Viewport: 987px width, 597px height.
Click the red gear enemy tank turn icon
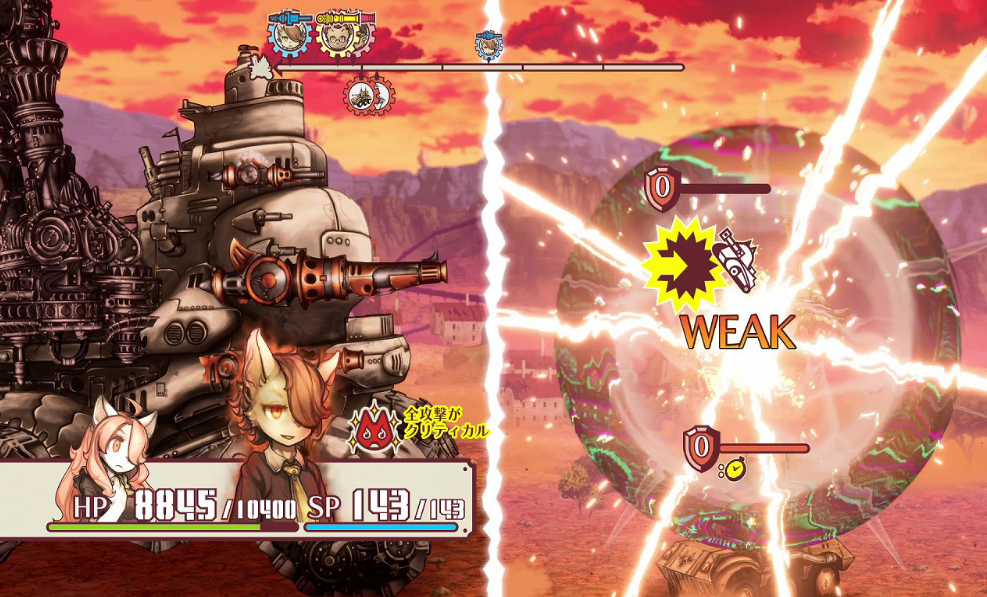click(x=361, y=95)
